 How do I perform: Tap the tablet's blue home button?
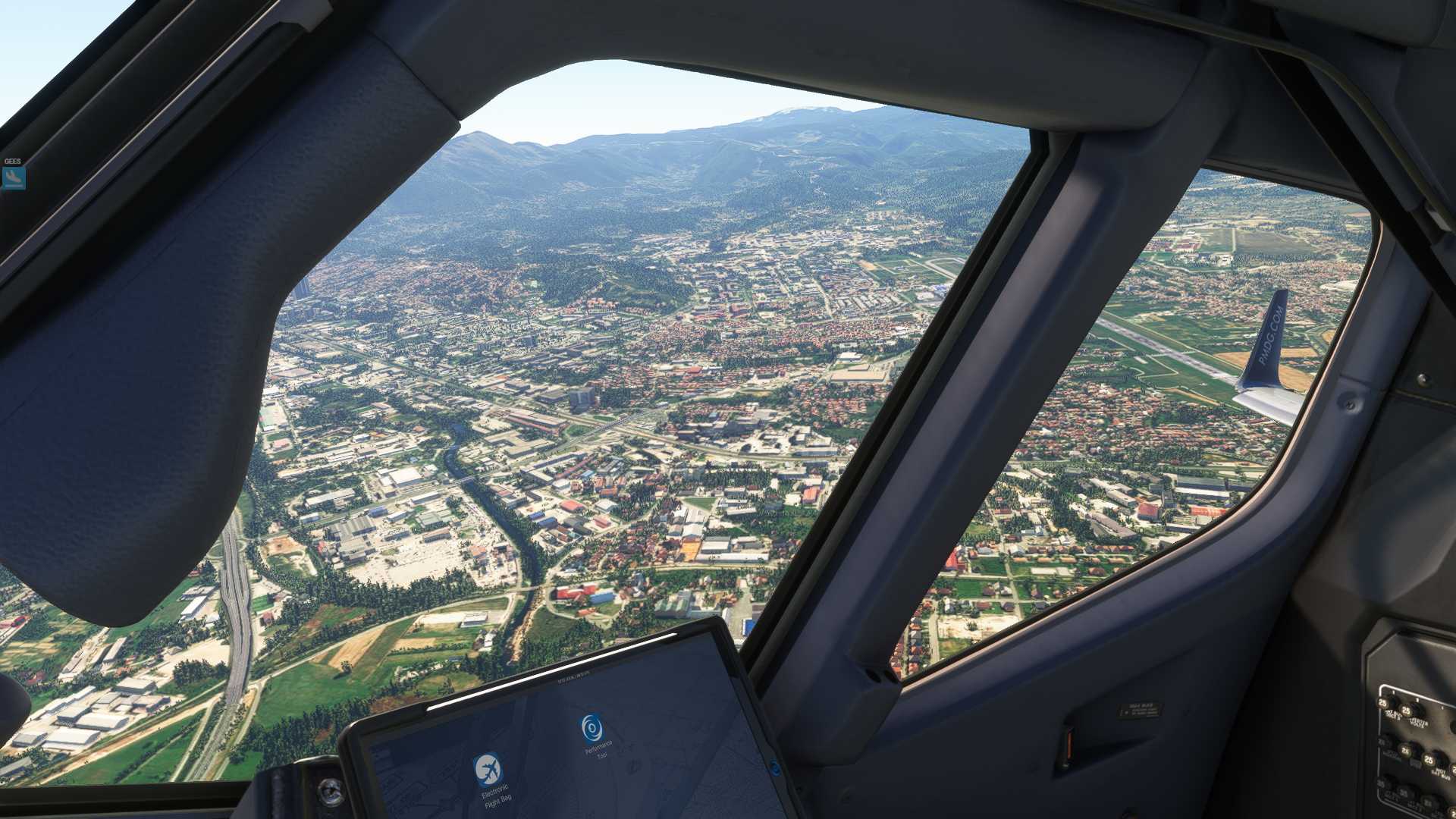(x=773, y=766)
